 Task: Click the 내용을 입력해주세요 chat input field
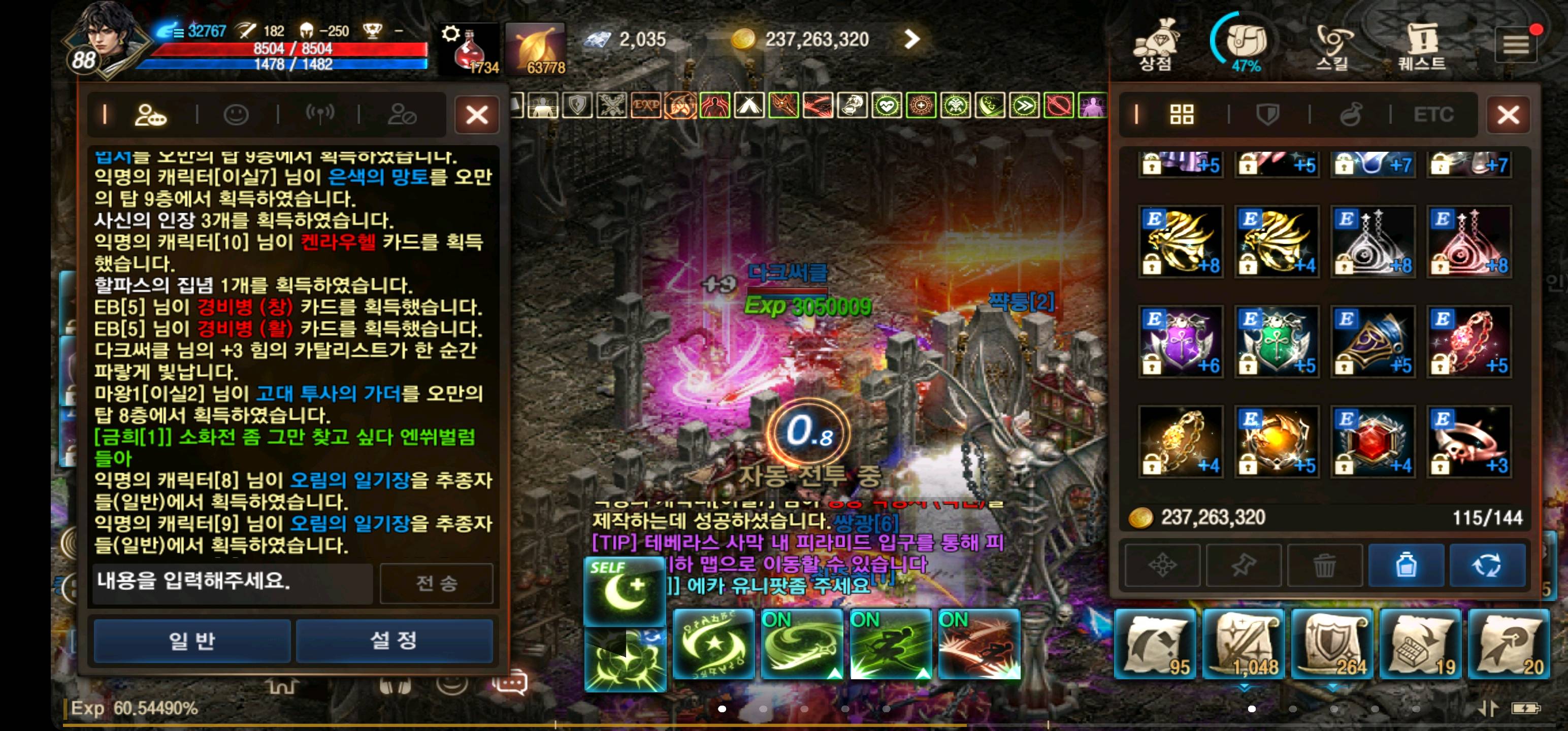coord(232,584)
